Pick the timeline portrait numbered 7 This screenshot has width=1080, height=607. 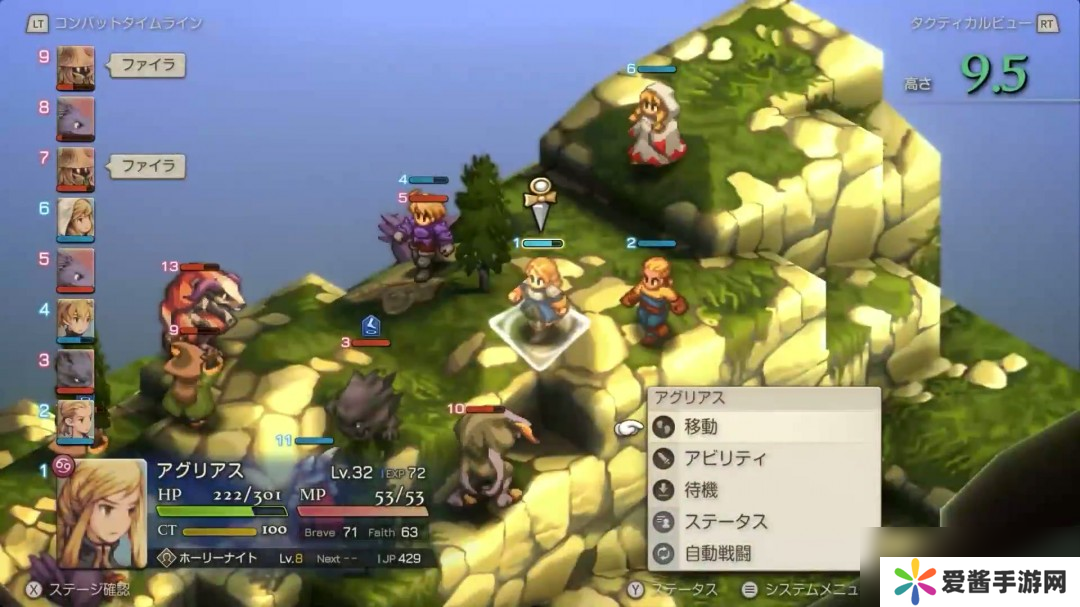pos(76,166)
